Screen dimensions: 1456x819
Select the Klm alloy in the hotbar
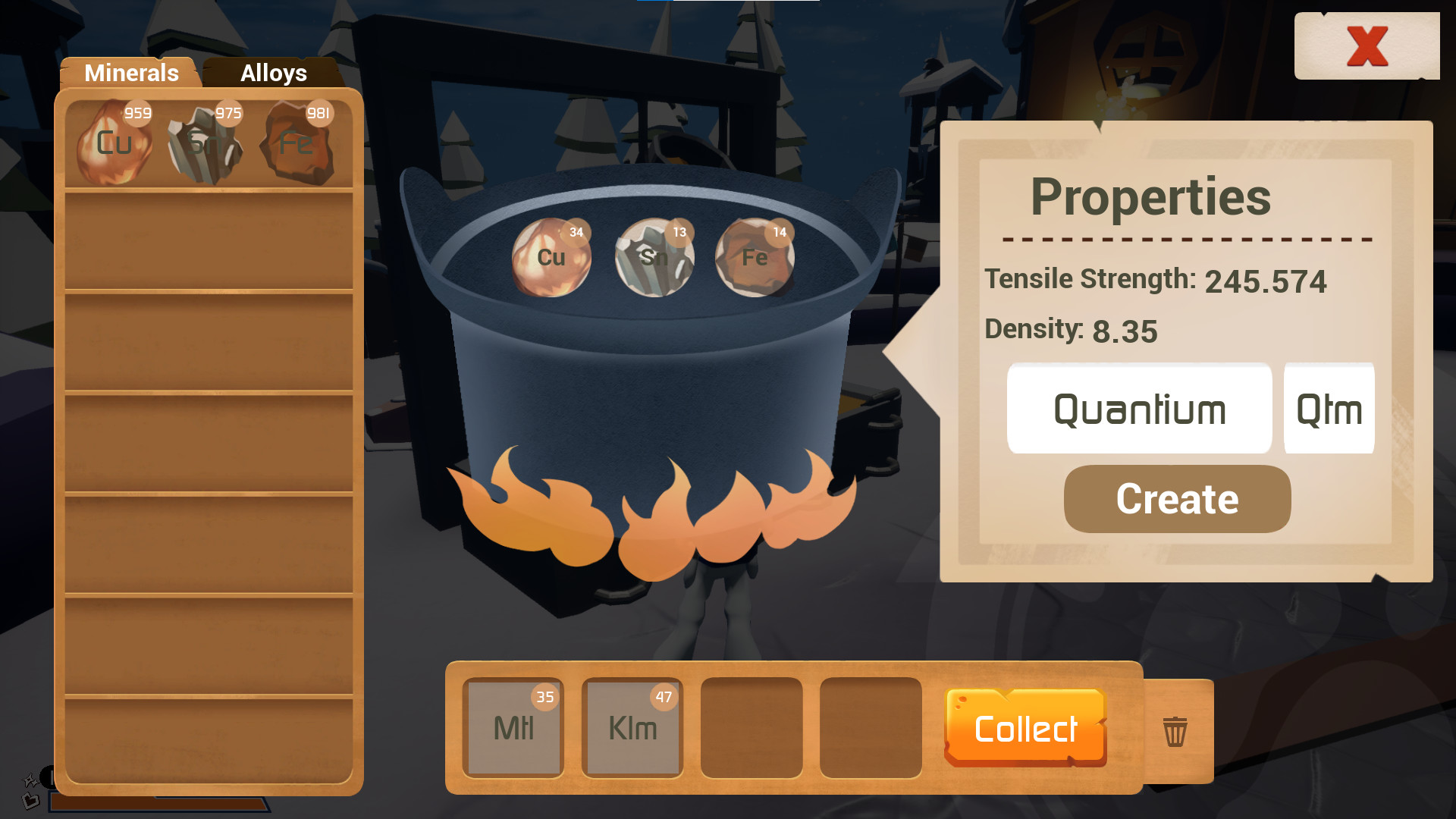pos(632,728)
